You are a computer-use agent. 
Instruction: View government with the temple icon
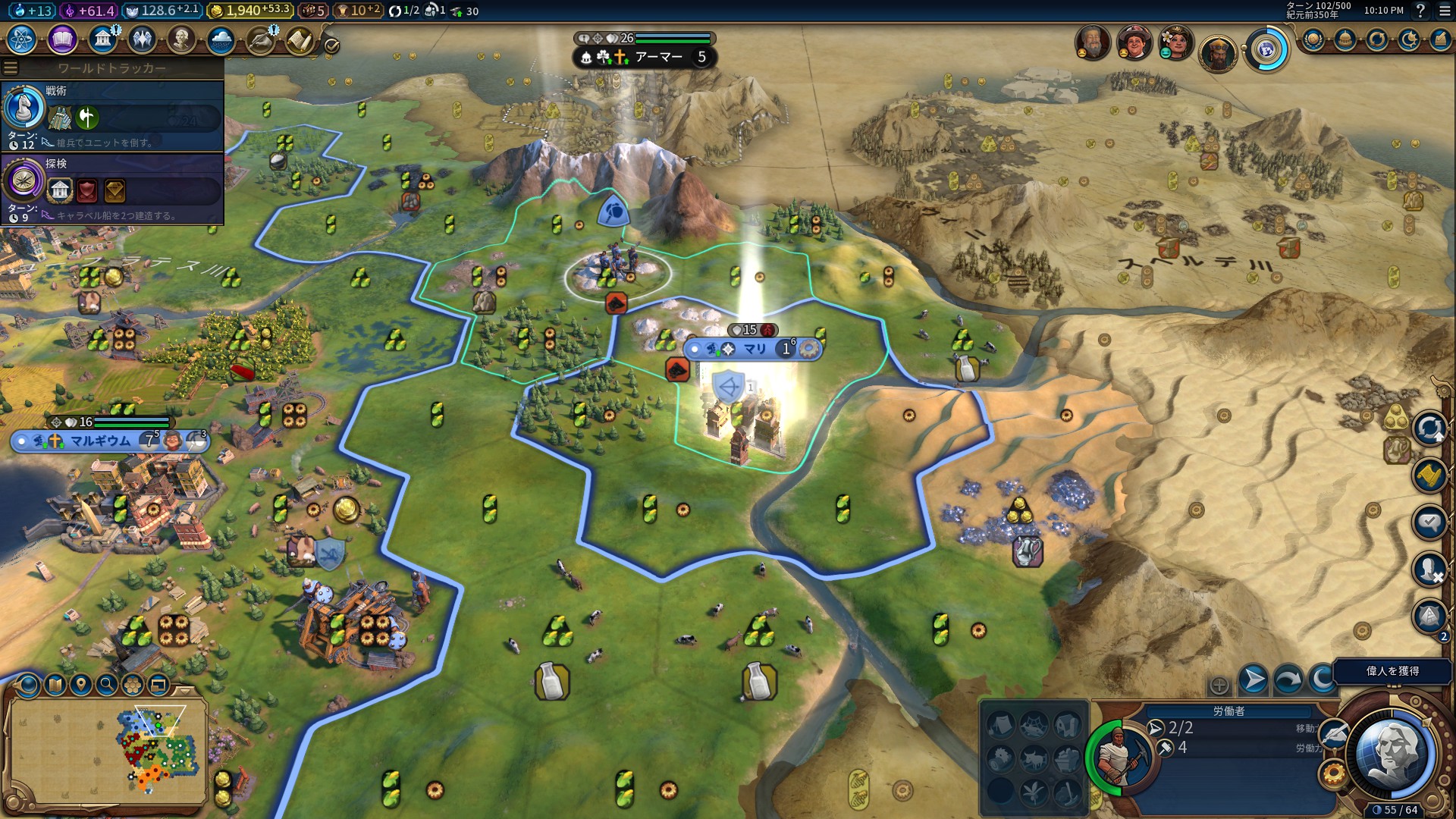(102, 39)
